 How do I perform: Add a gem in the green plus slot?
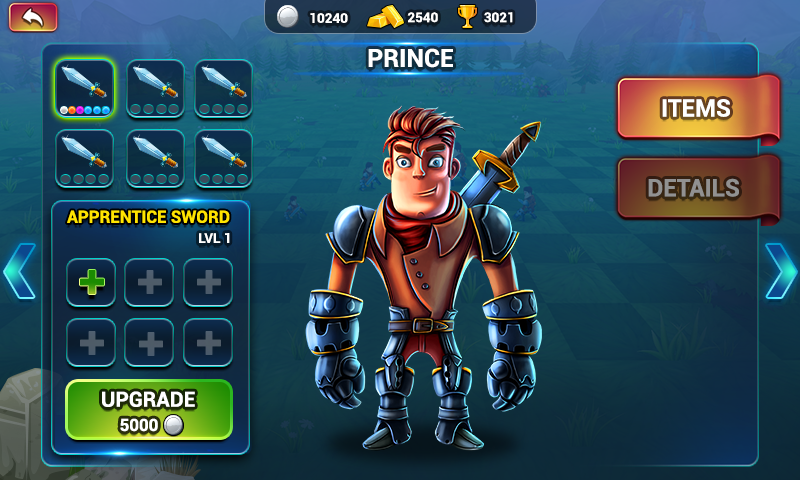92,282
